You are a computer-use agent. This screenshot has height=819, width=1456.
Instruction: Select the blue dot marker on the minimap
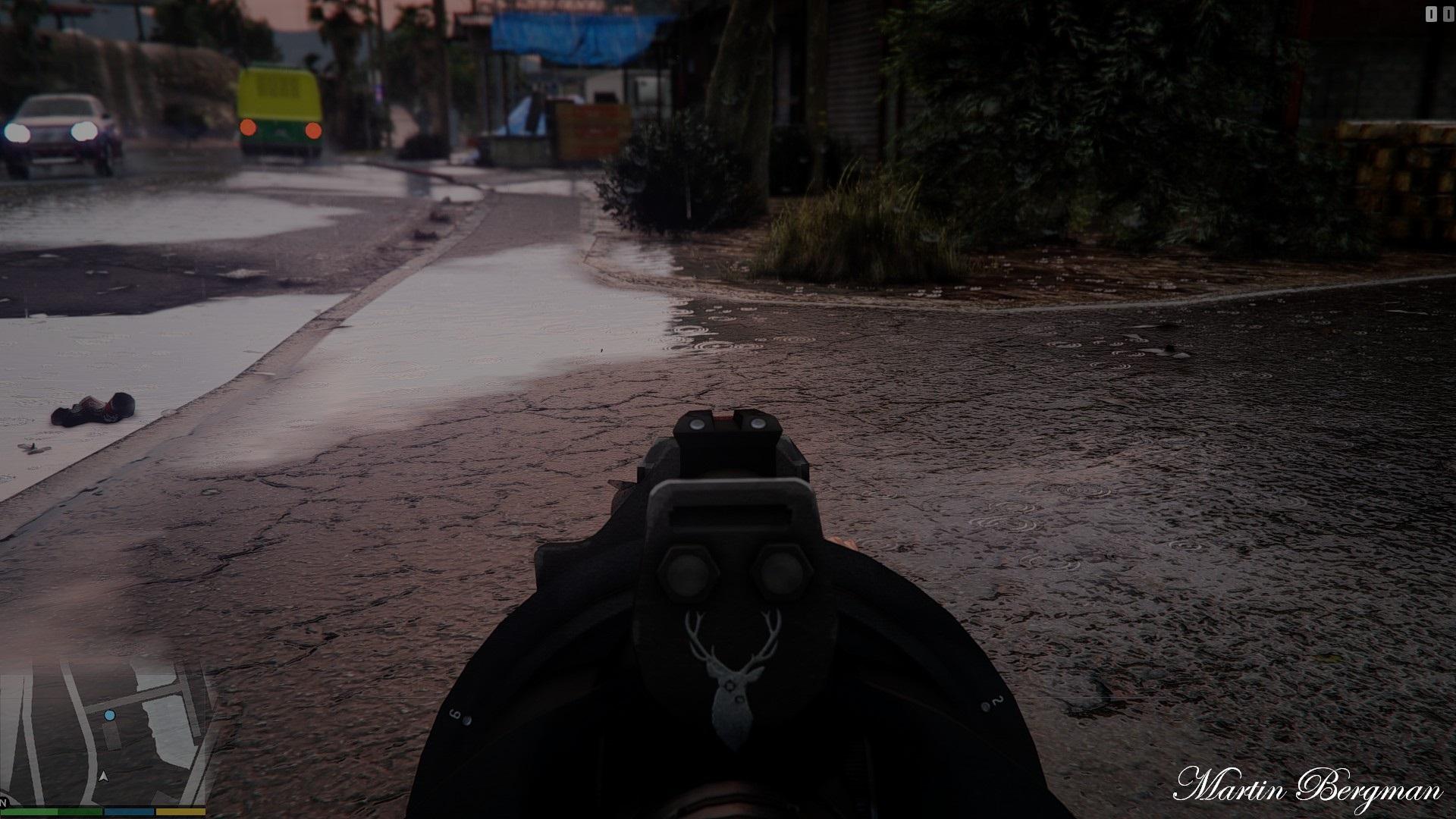[x=110, y=715]
